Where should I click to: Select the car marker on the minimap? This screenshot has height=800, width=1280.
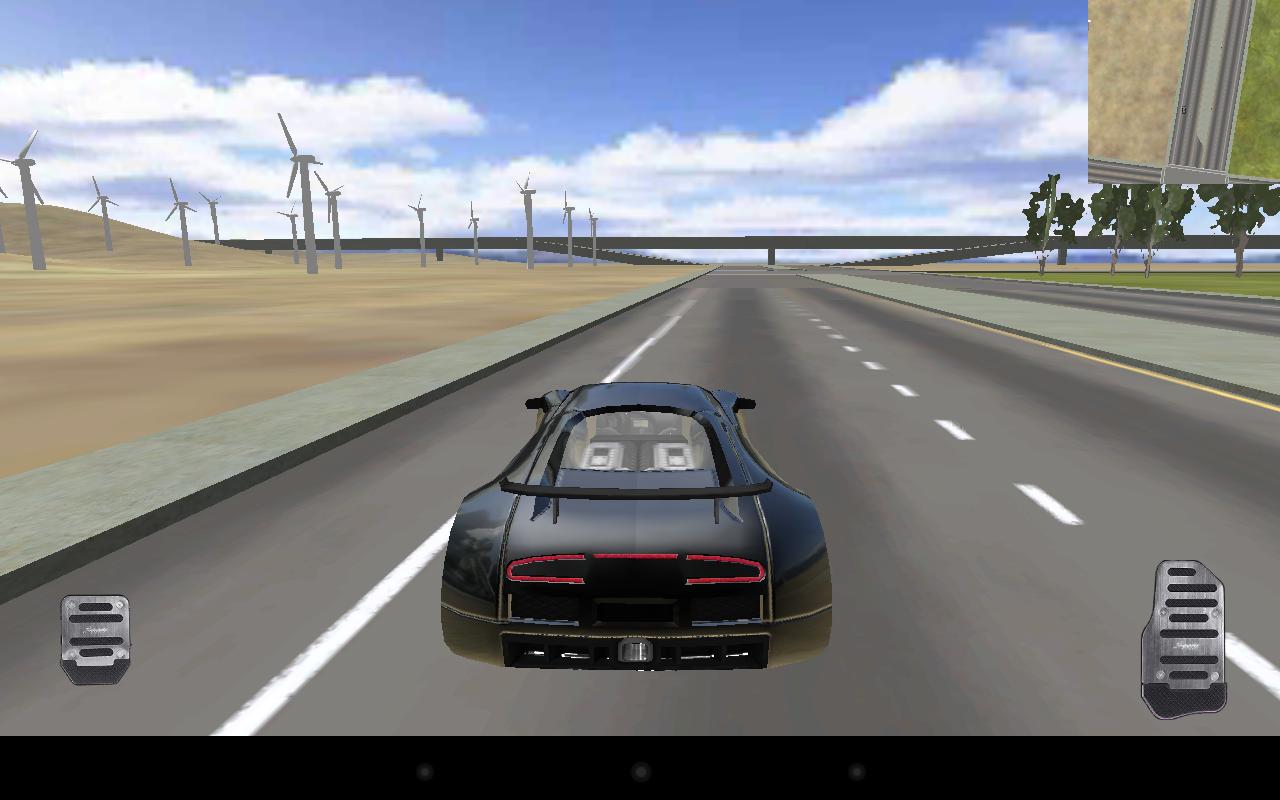[1184, 108]
